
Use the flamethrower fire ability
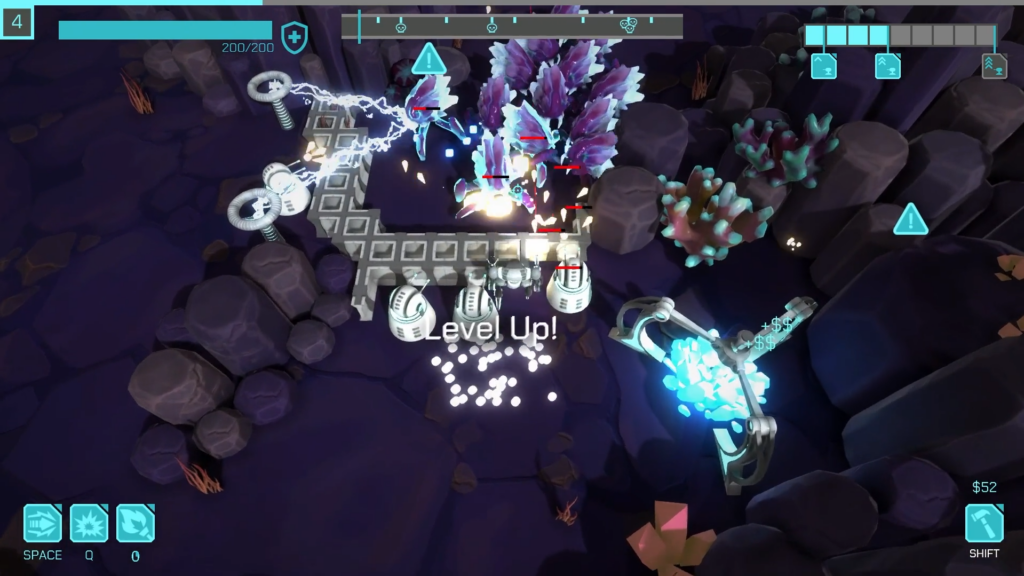[135, 523]
